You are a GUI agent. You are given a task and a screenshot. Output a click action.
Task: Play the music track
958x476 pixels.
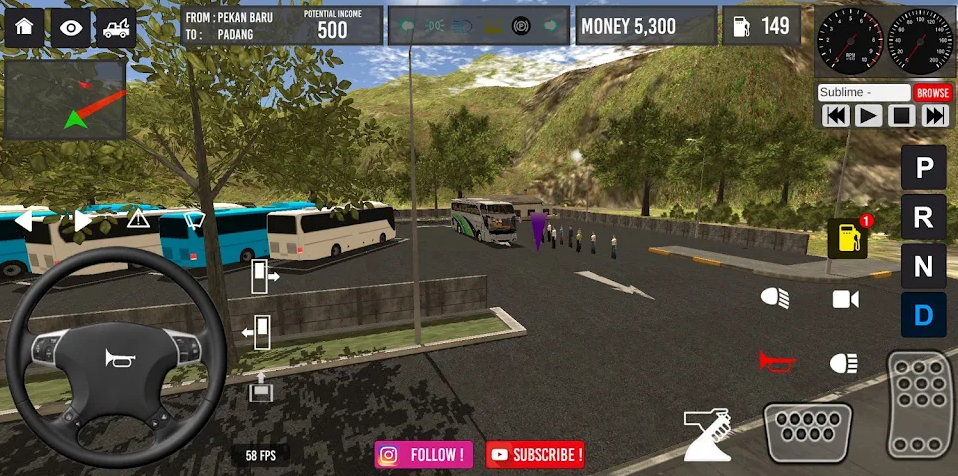[868, 116]
